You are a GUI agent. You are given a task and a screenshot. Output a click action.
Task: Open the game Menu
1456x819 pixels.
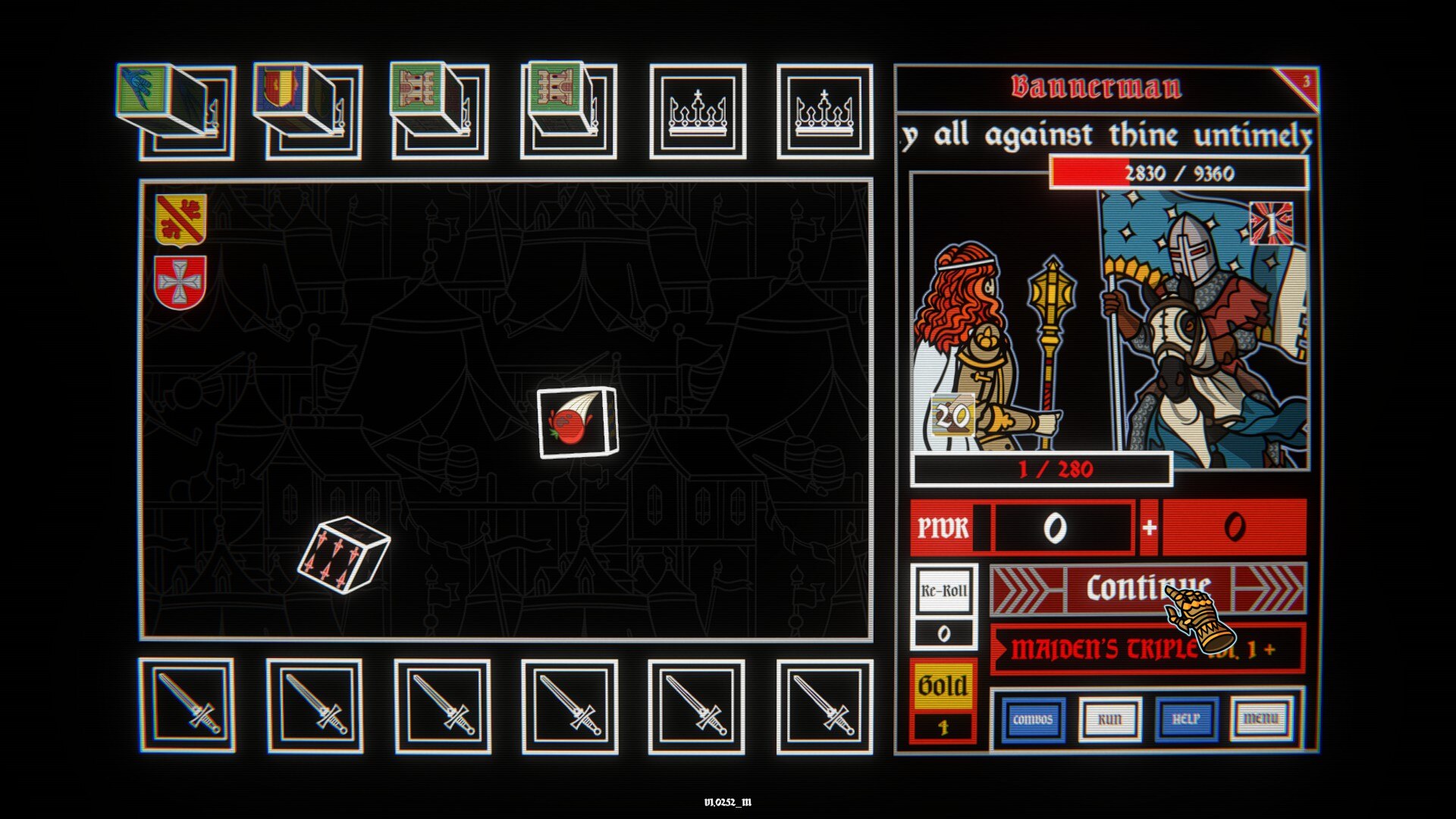pyautogui.click(x=1261, y=719)
